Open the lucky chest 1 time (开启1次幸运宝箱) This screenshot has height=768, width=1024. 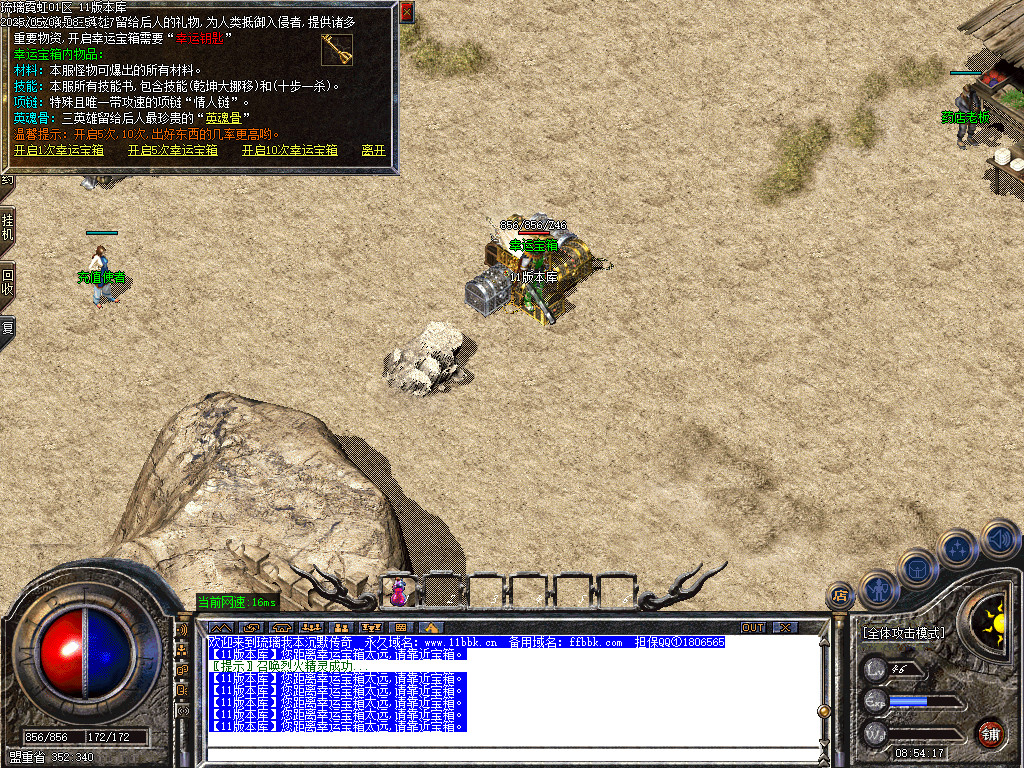pos(58,150)
